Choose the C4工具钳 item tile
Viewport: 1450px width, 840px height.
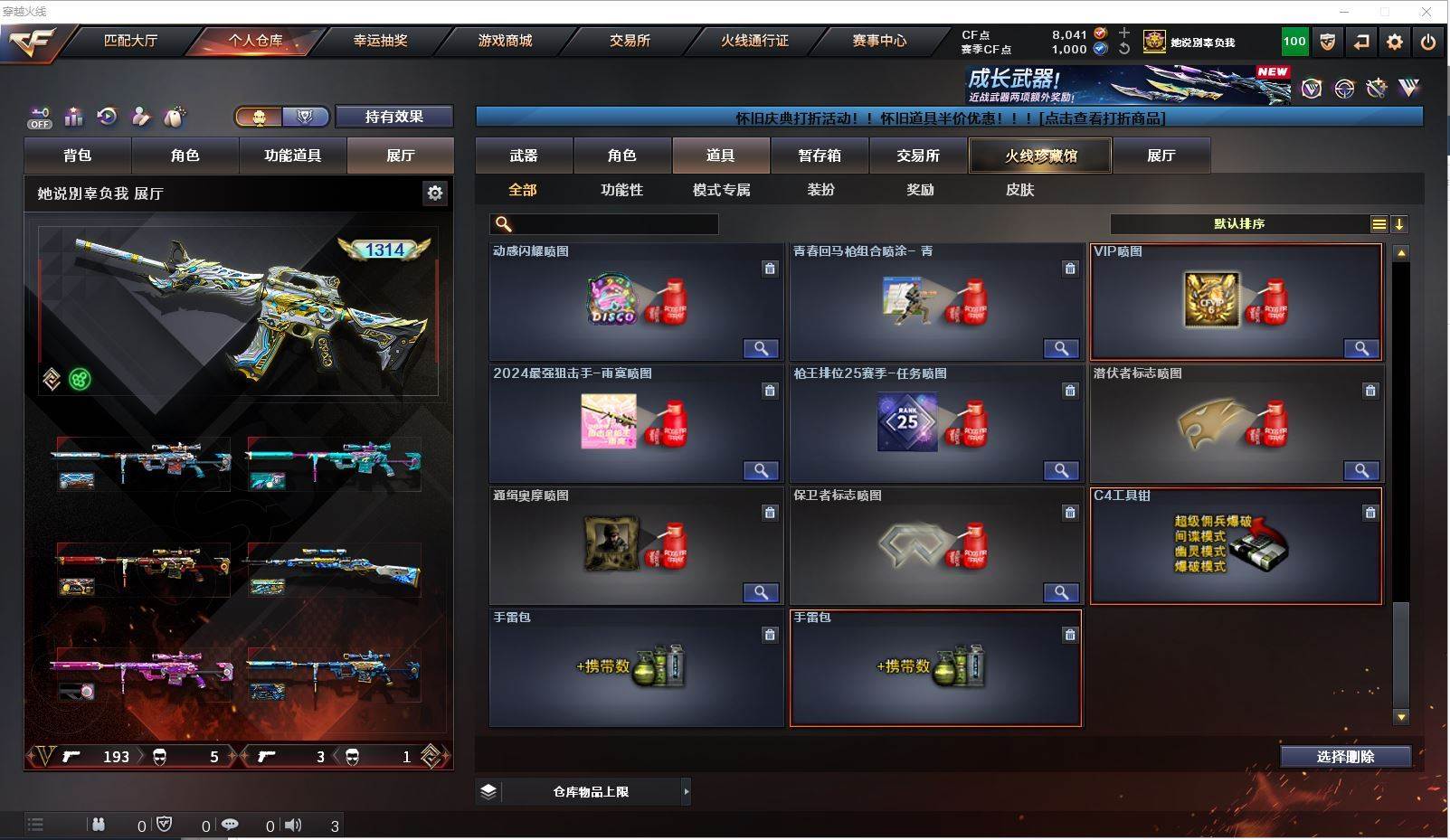(x=1236, y=545)
